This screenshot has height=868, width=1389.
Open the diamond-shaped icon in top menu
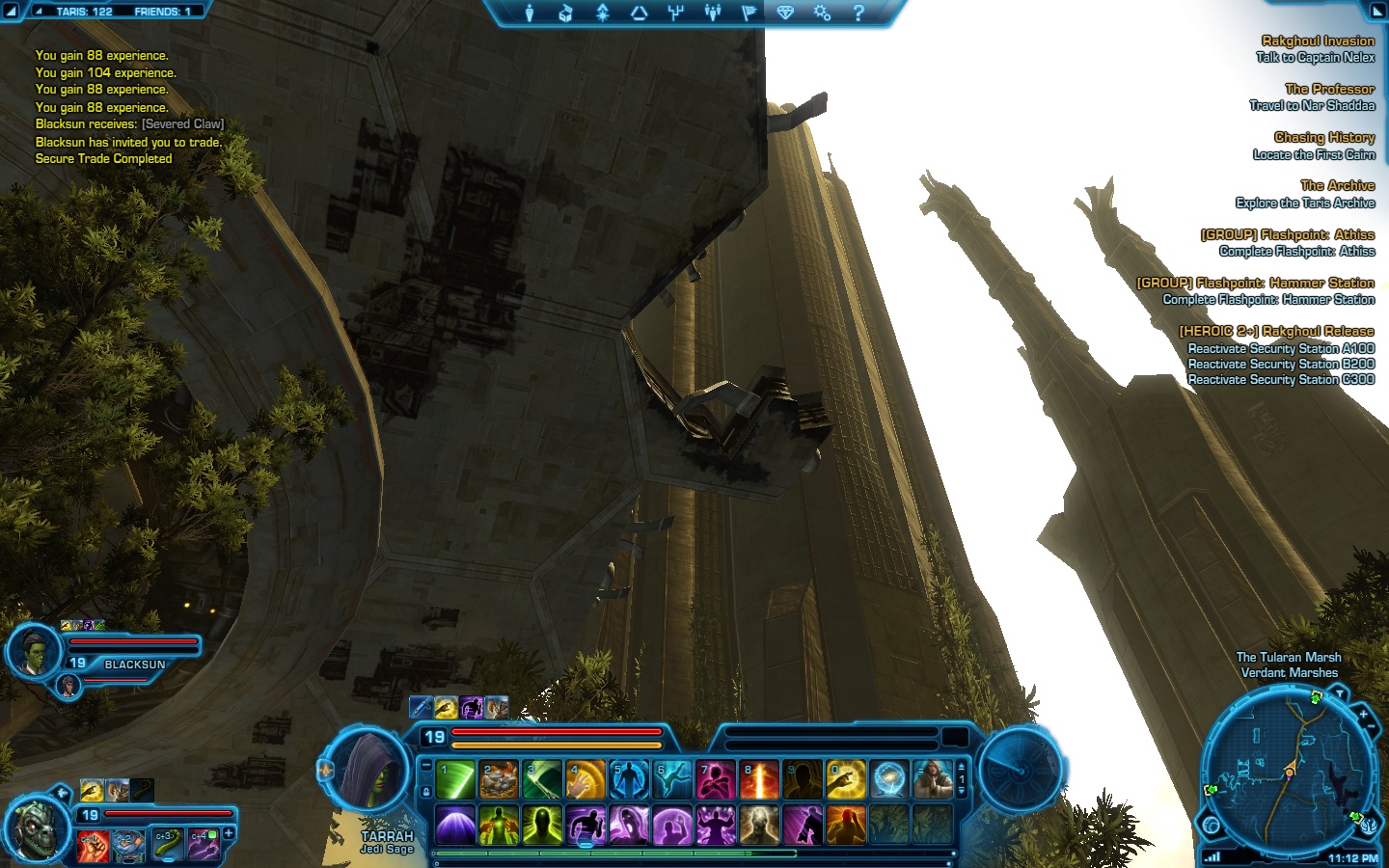click(x=785, y=13)
